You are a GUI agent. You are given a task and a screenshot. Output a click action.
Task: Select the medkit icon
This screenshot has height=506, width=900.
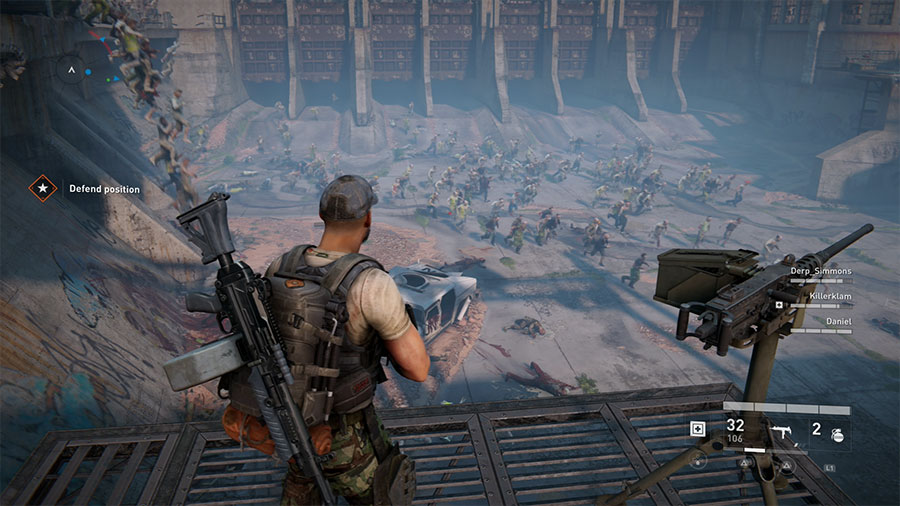[696, 429]
